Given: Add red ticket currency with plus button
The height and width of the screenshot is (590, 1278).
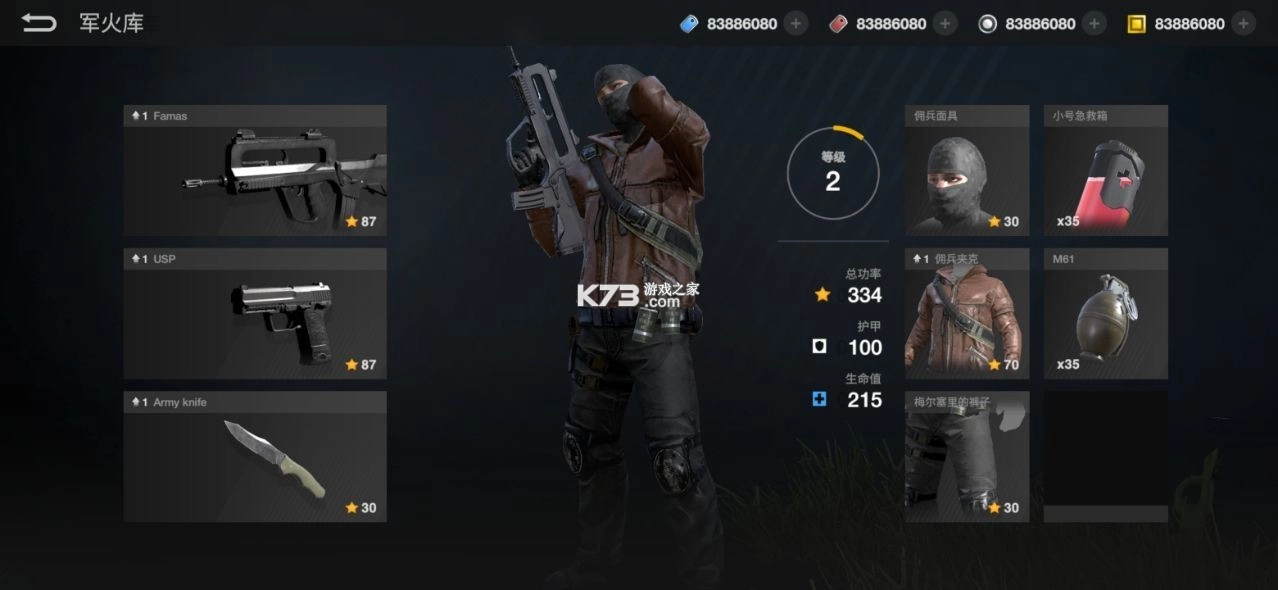Looking at the screenshot, I should coord(945,24).
